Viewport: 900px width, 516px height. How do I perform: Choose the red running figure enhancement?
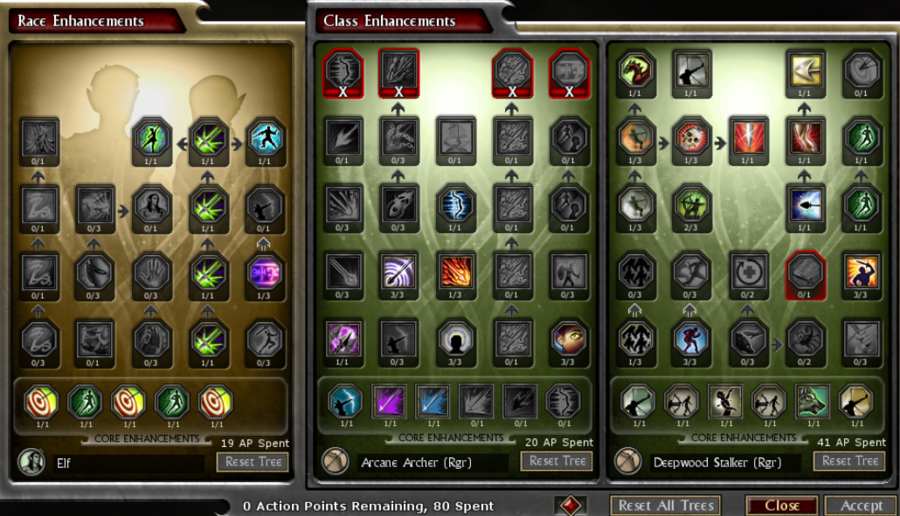[x=690, y=338]
